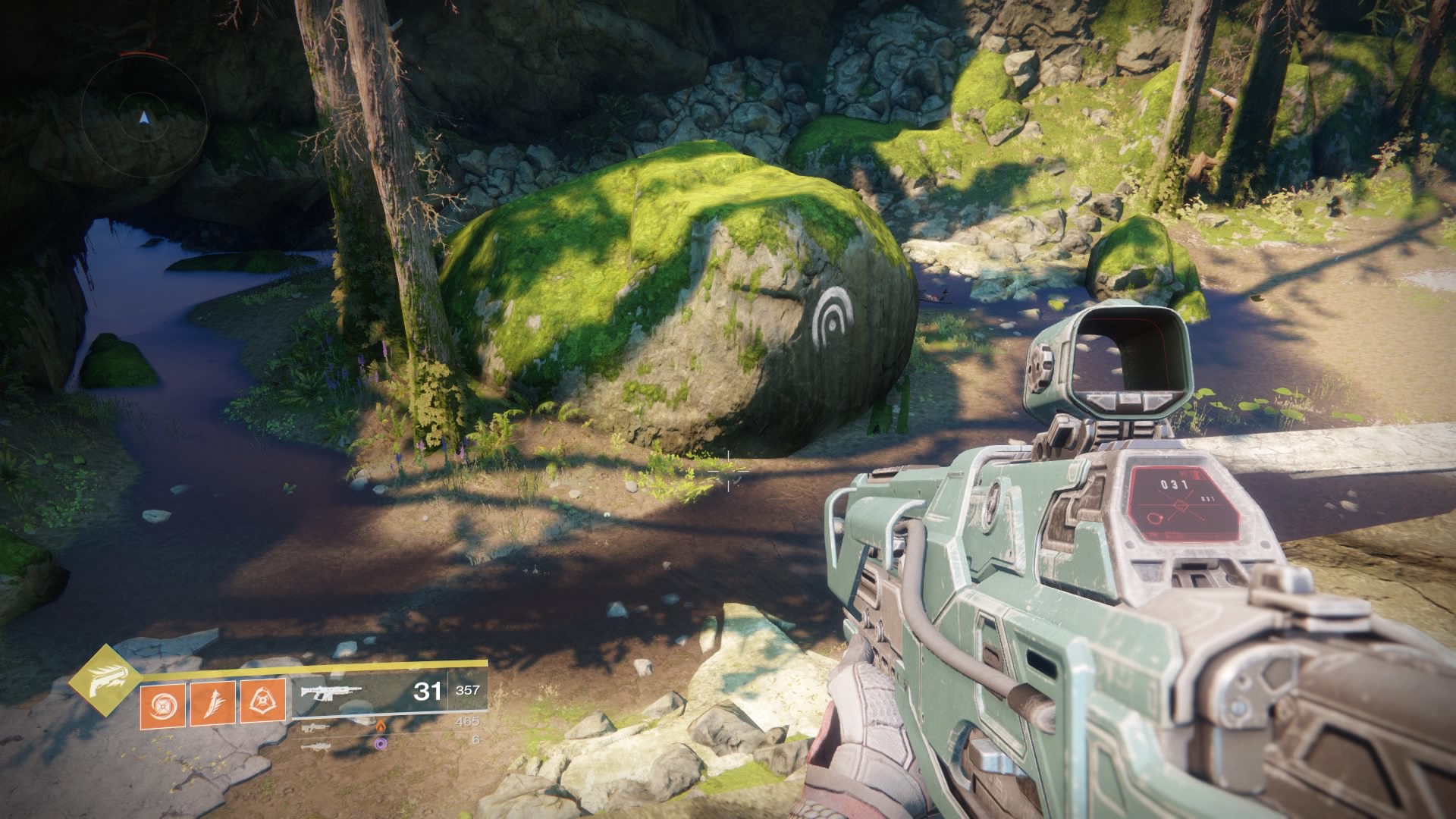This screenshot has height=819, width=1456.
Task: Activate the hooded class ability icon
Action: [x=263, y=701]
